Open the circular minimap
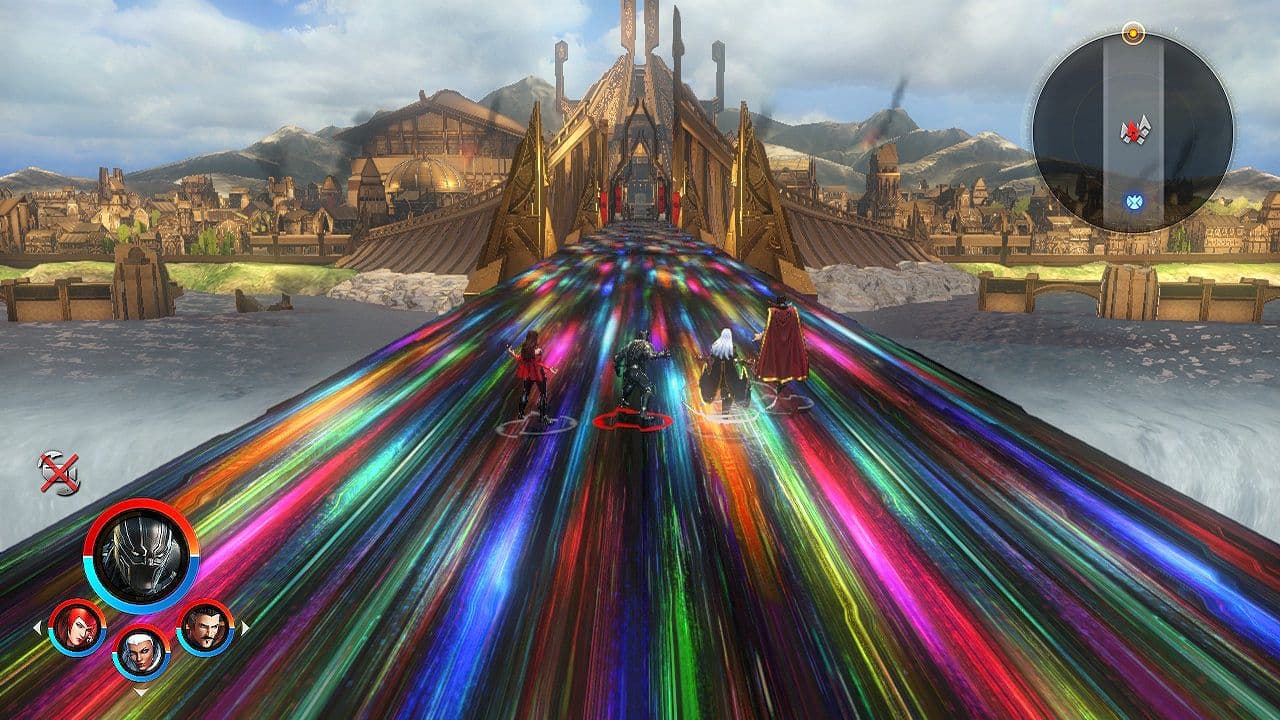This screenshot has width=1280, height=720. [x=1133, y=132]
